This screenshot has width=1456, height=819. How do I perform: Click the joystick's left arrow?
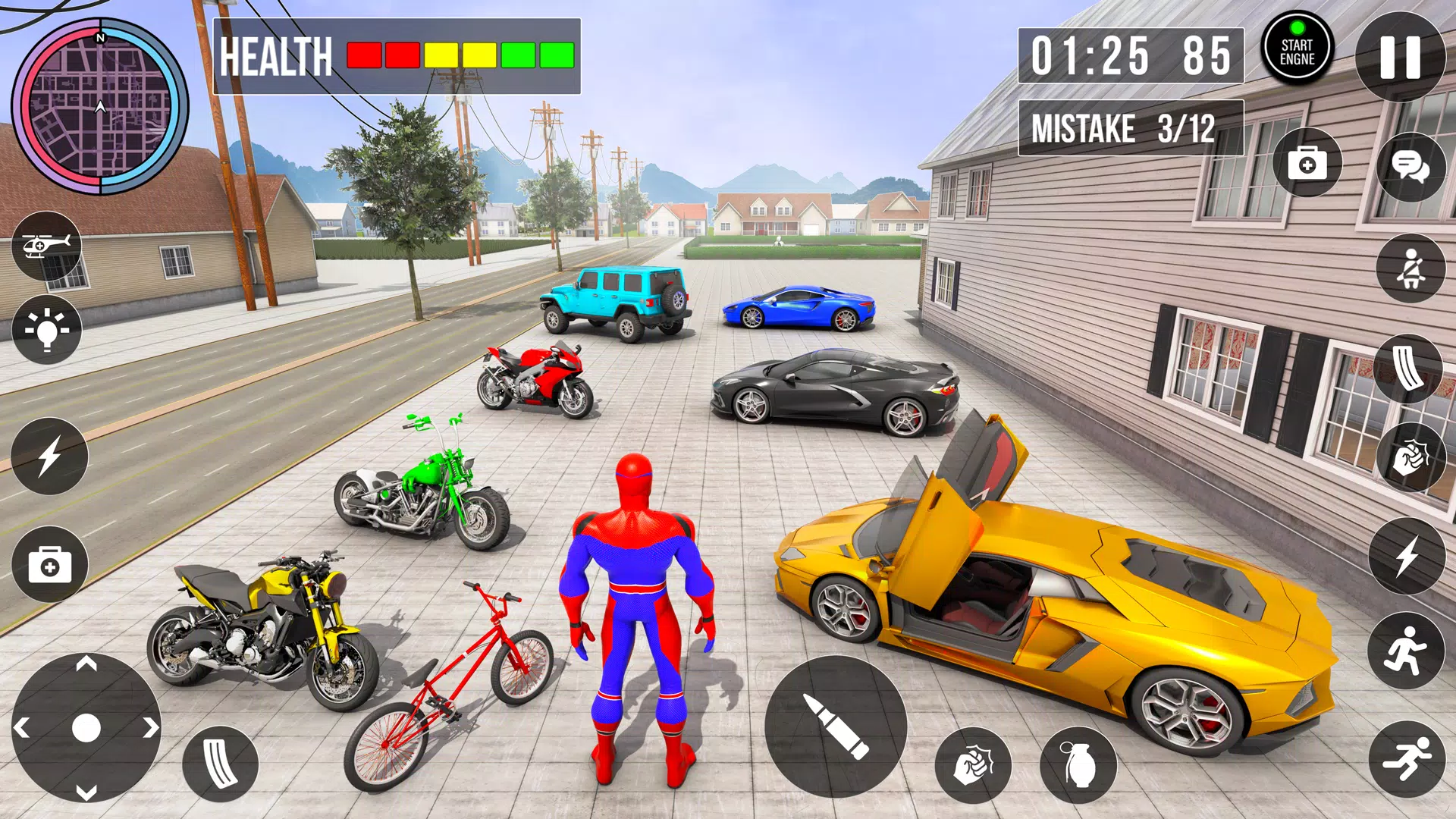[x=22, y=729]
